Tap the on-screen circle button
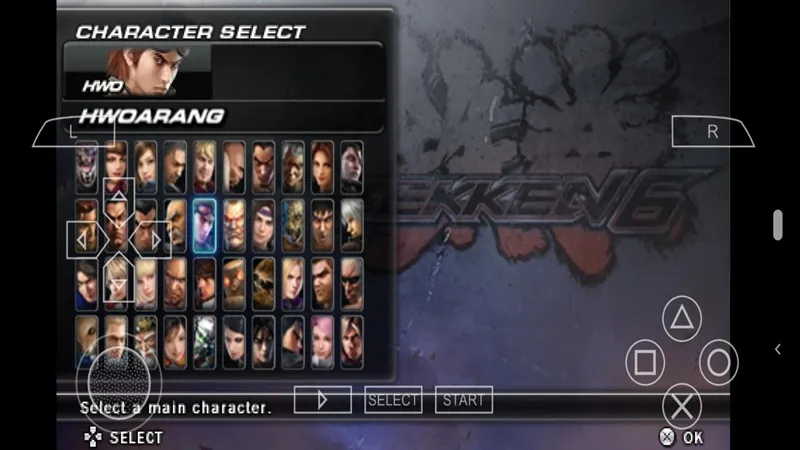The height and width of the screenshot is (450, 800). tap(718, 362)
